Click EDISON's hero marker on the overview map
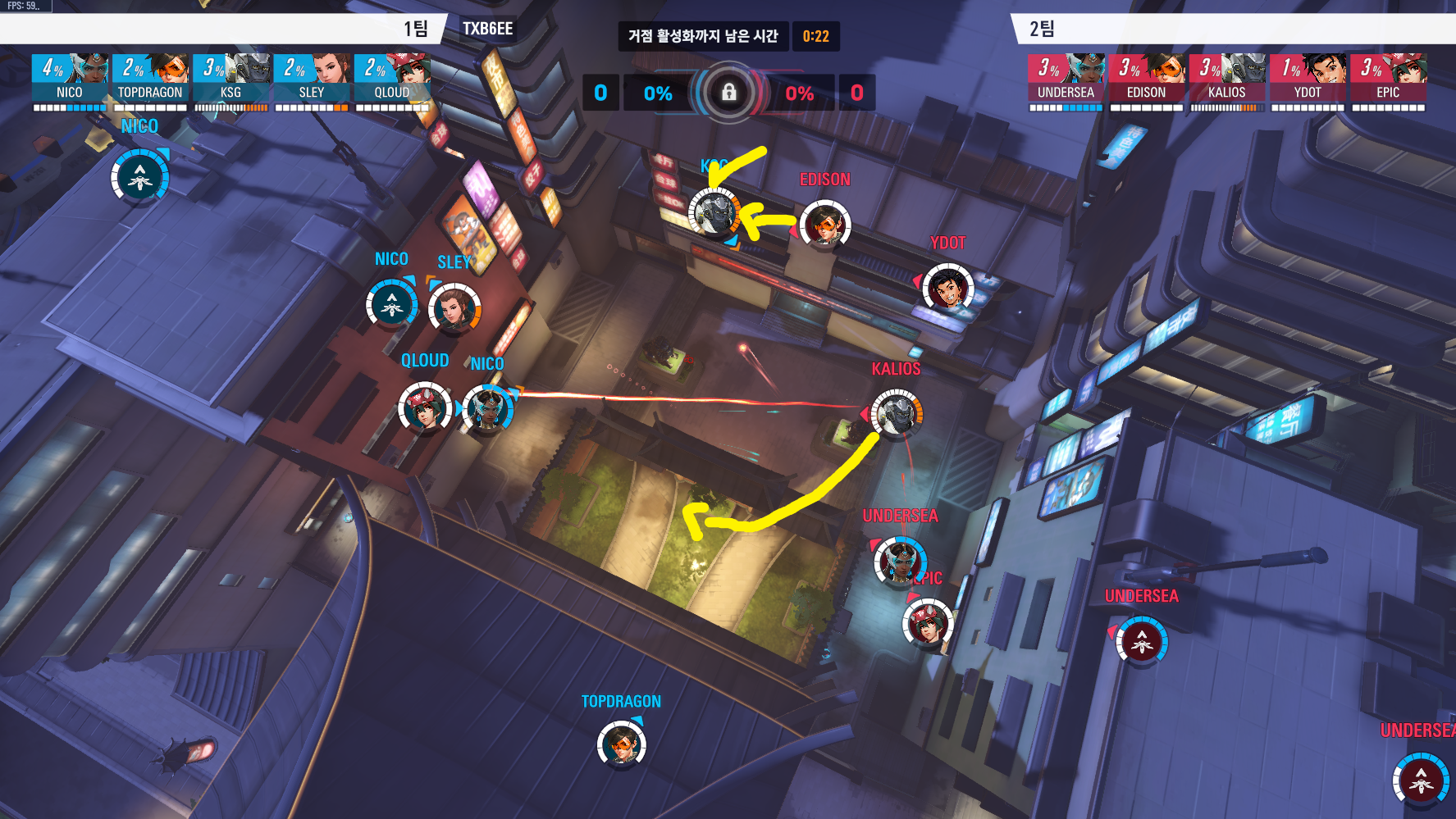Screen dimensions: 1456x819 (x=825, y=224)
